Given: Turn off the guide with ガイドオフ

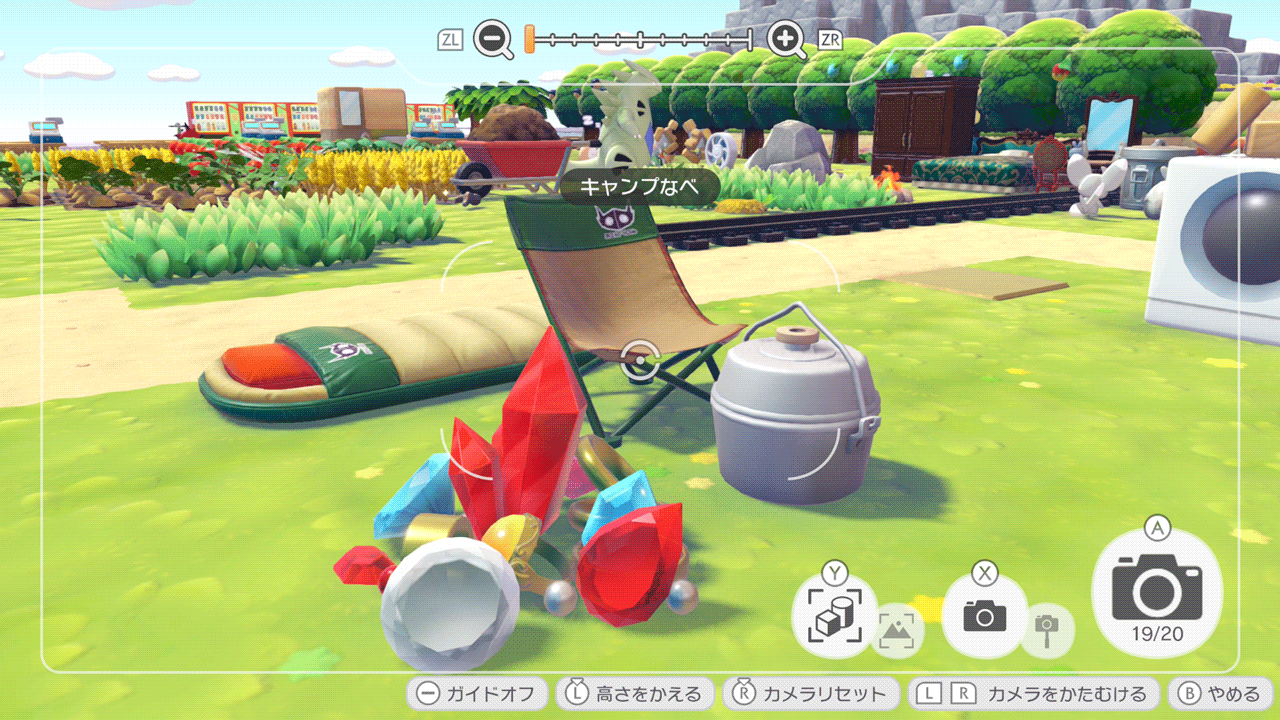Looking at the screenshot, I should tap(477, 693).
